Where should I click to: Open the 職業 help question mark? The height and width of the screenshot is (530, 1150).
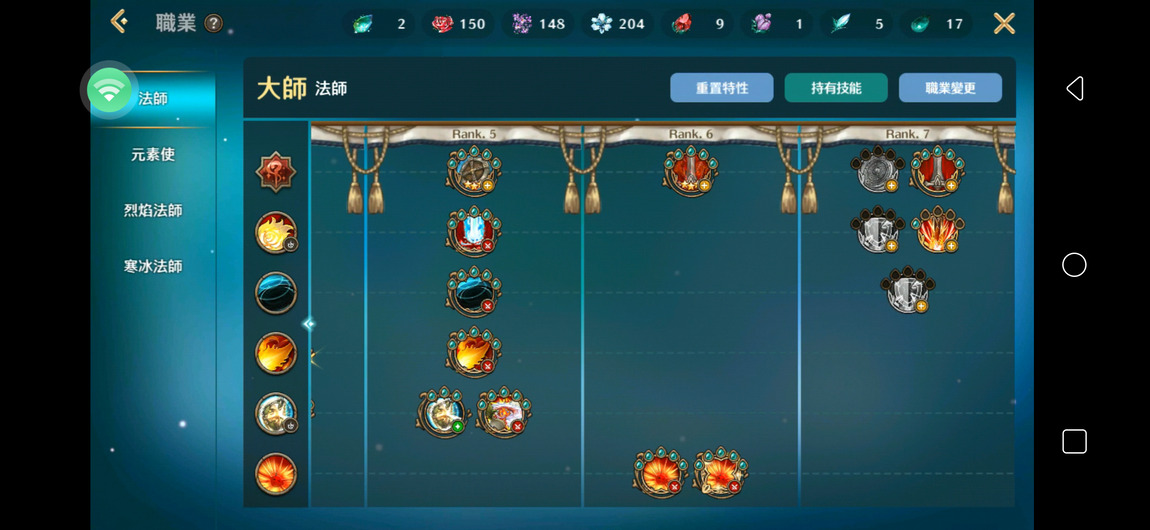[x=213, y=24]
